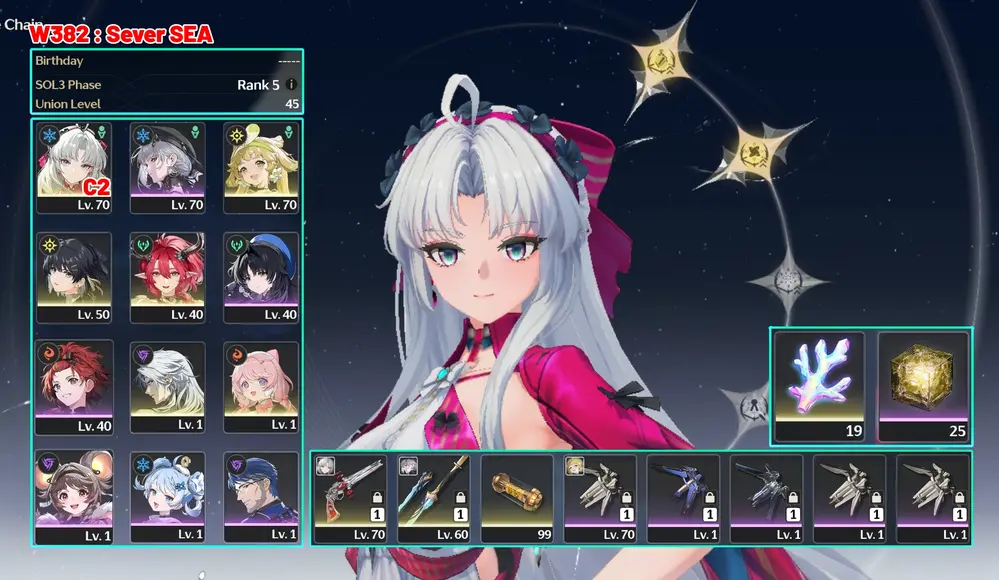The image size is (999, 580).
Task: Show SOL3 Phase rank info
Action: coord(291,85)
